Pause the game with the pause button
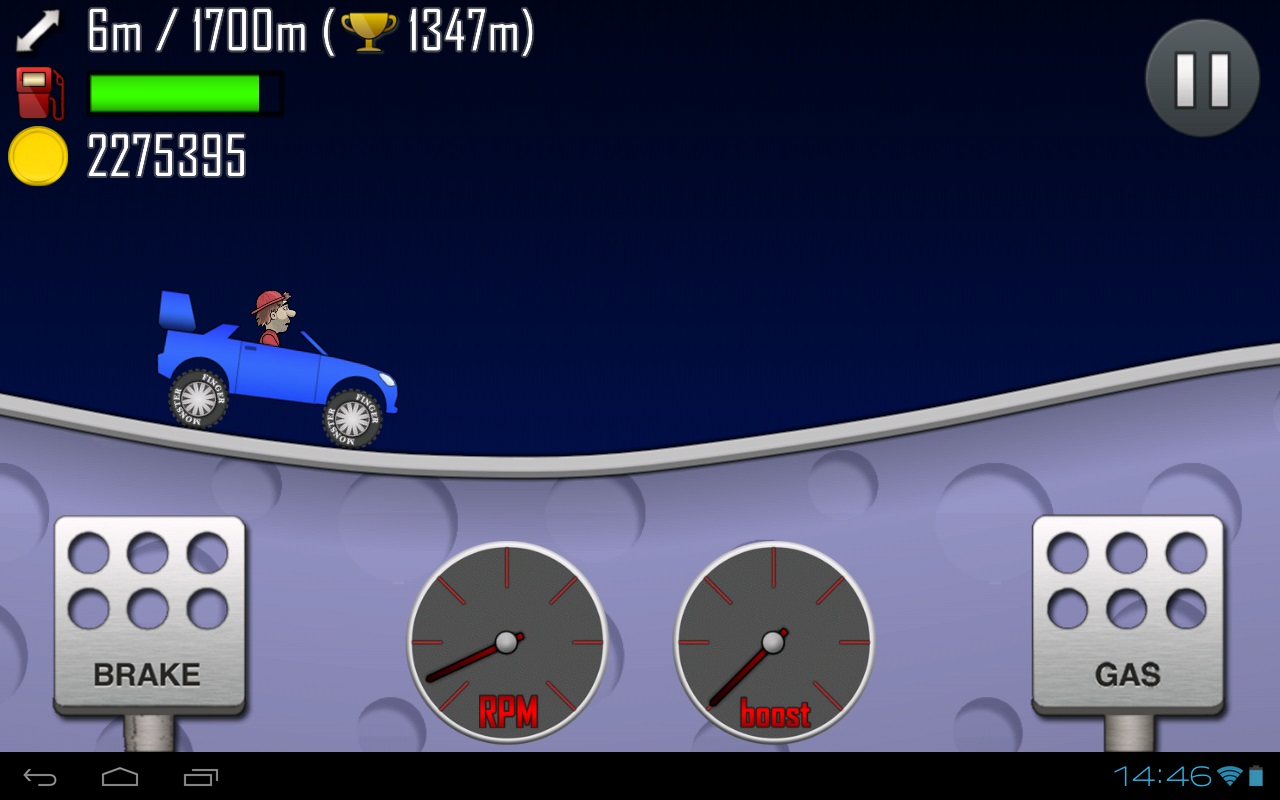Viewport: 1280px width, 800px height. coord(1201,78)
